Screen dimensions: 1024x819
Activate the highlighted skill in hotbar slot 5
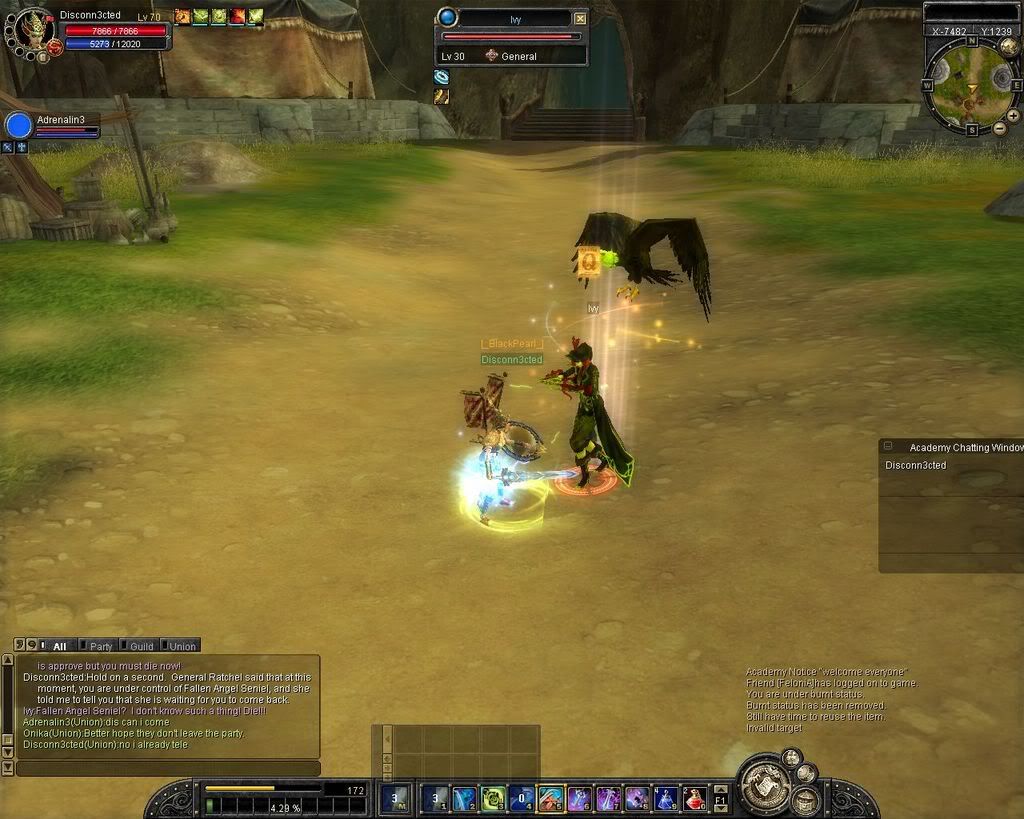[x=551, y=798]
